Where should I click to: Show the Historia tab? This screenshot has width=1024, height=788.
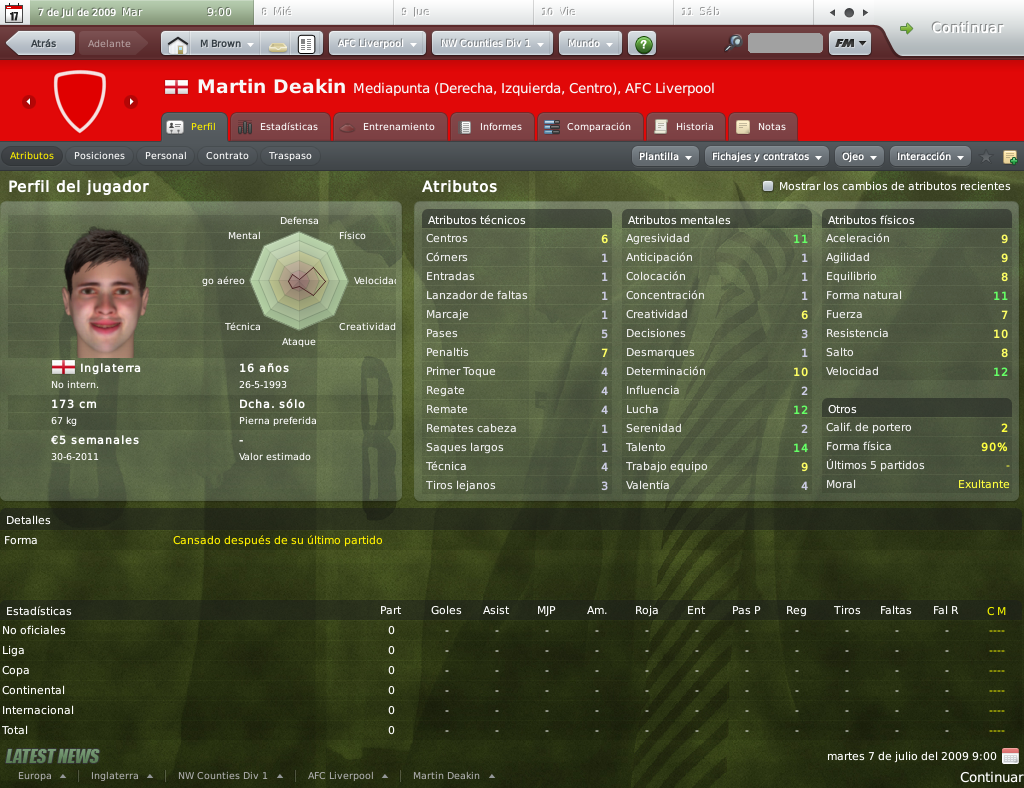tap(685, 127)
